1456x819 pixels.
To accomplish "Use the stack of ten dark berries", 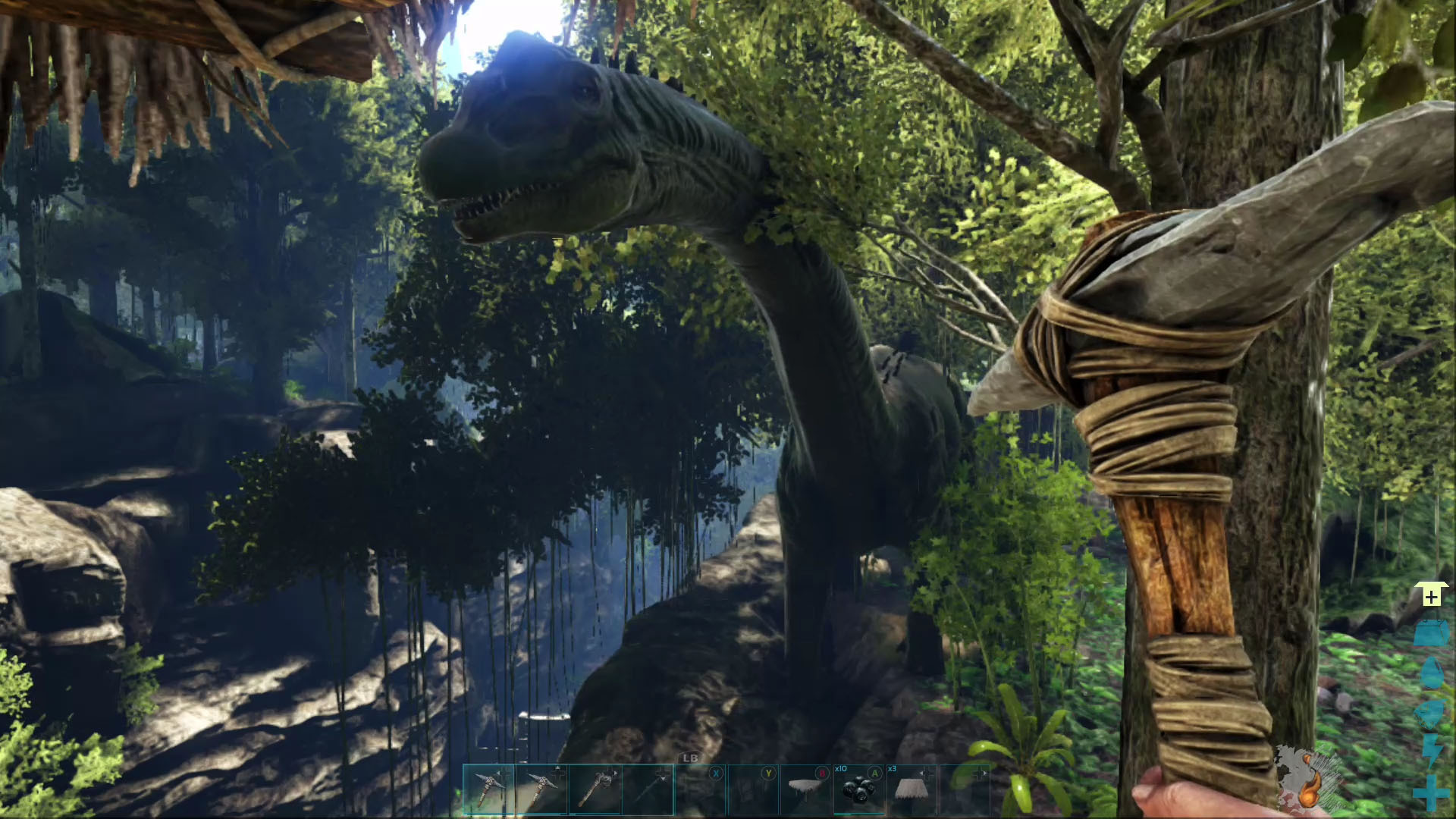I will click(859, 789).
